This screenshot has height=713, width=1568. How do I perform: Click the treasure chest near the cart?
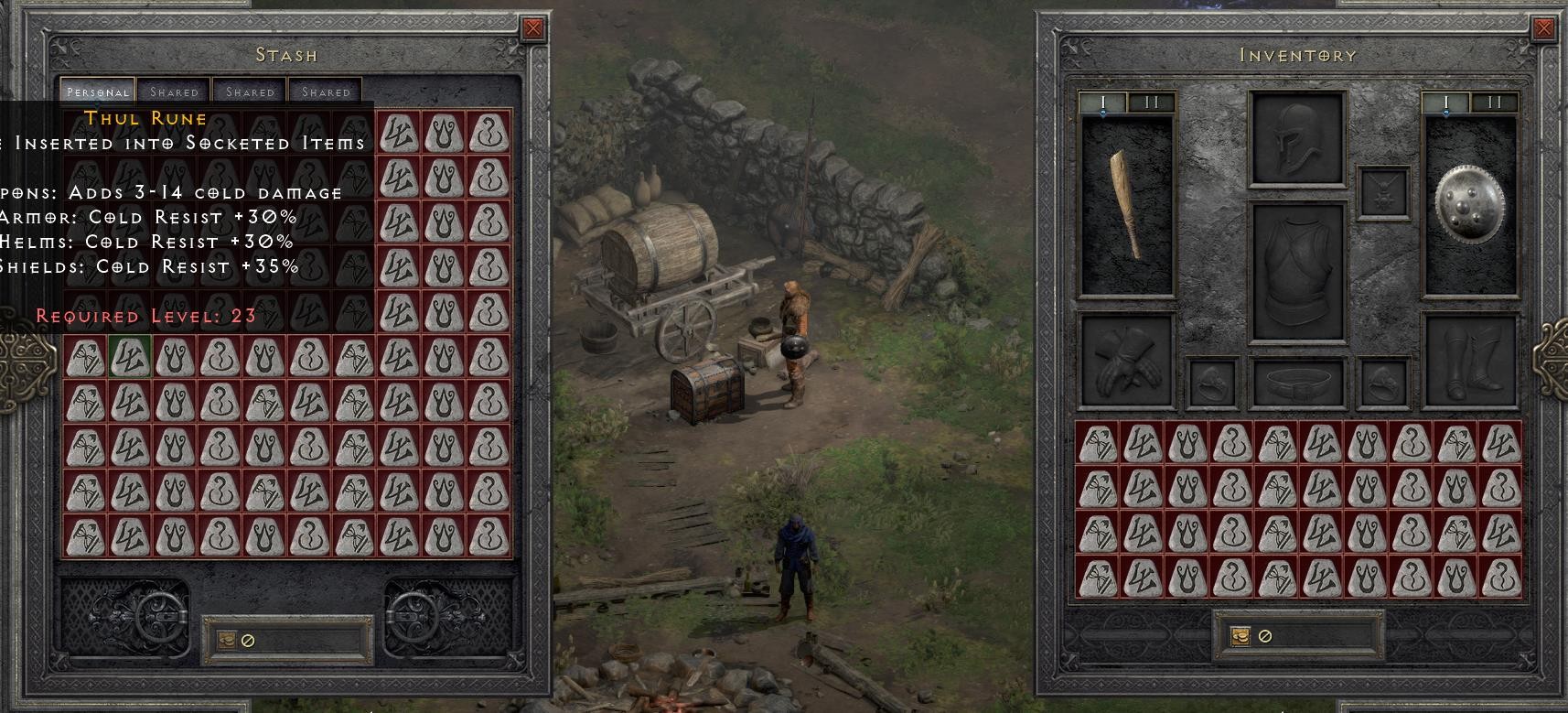click(x=704, y=388)
